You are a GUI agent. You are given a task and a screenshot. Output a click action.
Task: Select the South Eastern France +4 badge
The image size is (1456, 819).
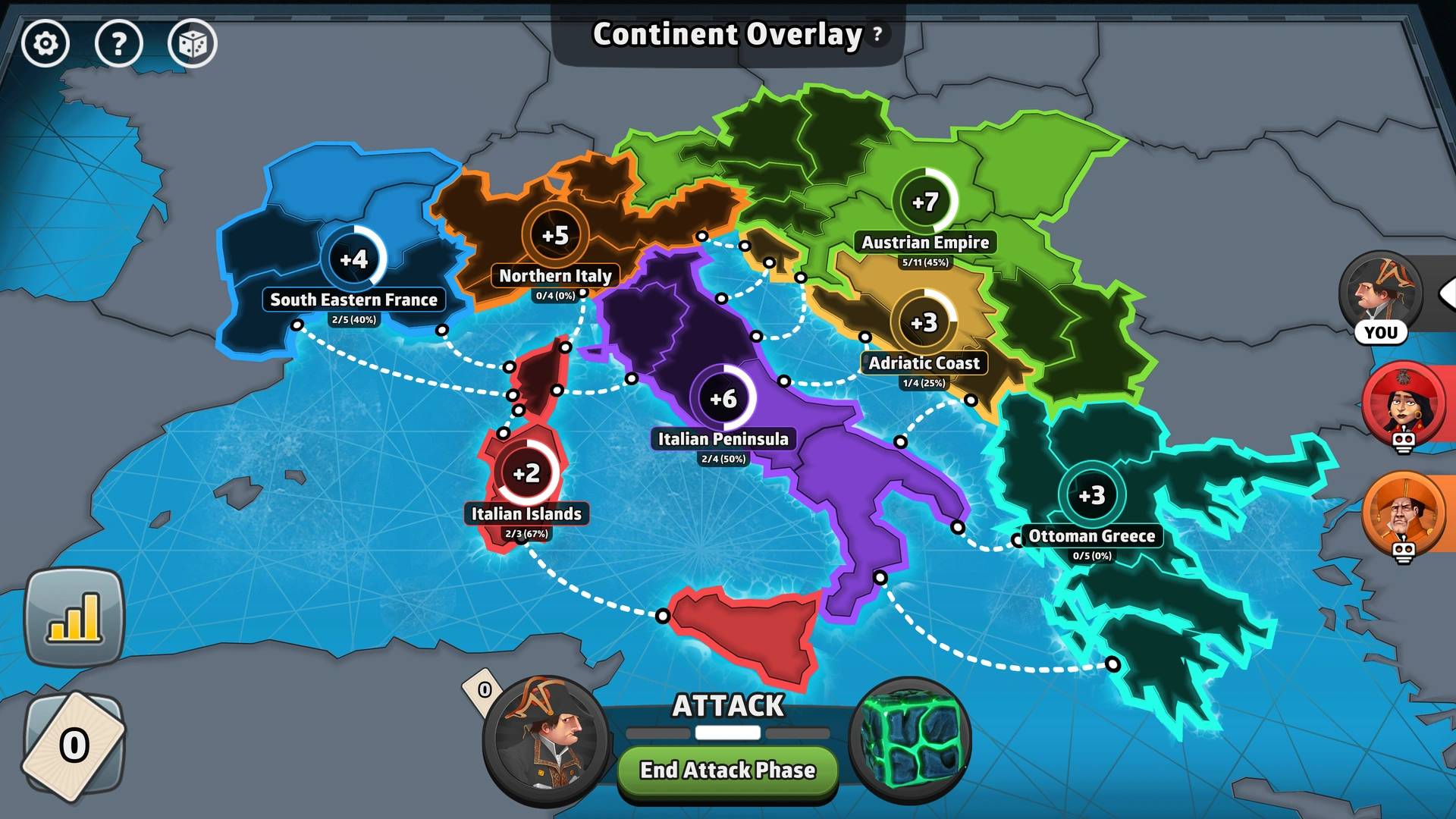click(x=353, y=259)
